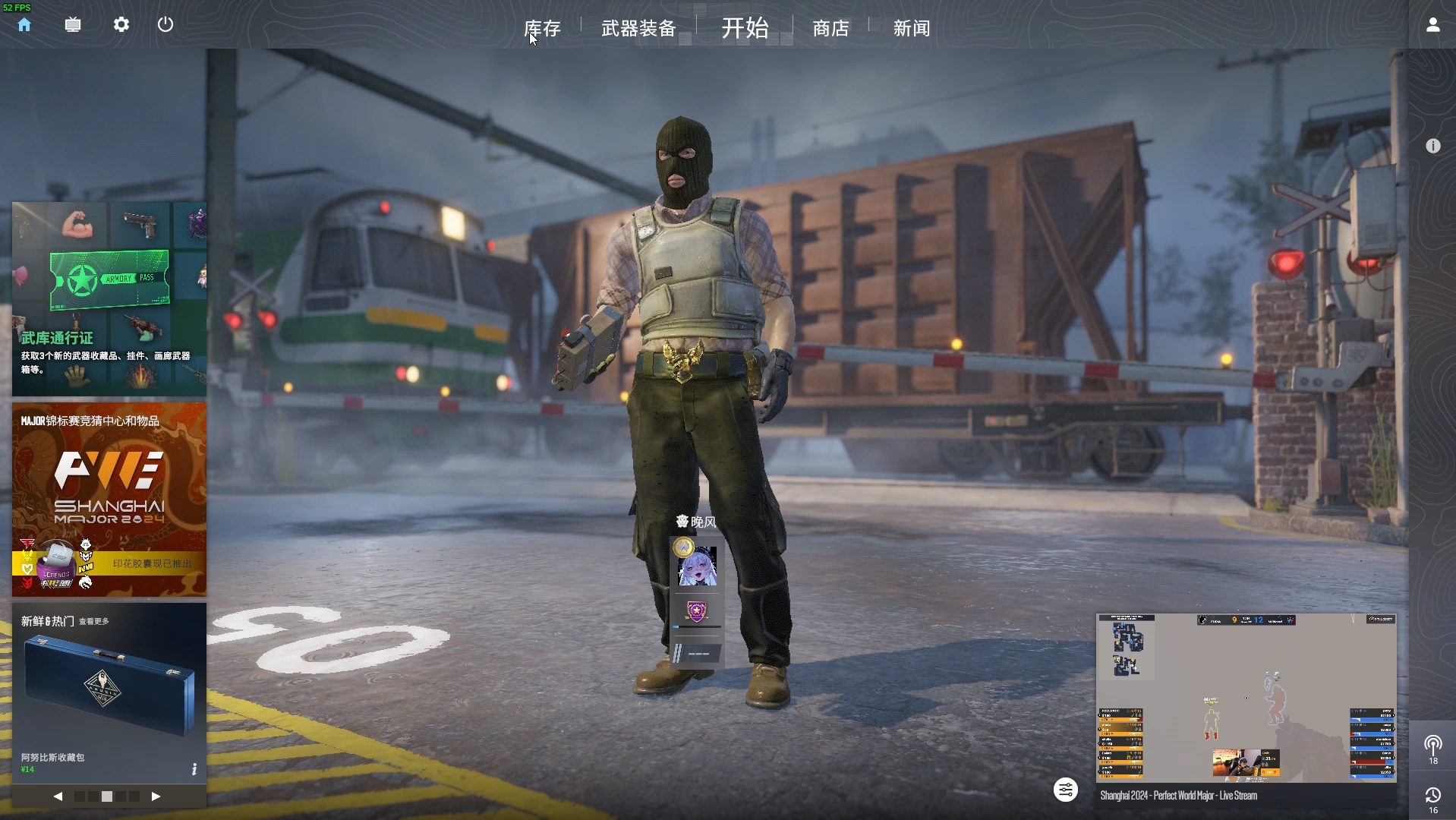Viewport: 1456px width, 820px height.
Task: Open the Shanghai 2024 livestream preview
Action: pyautogui.click(x=1245, y=699)
